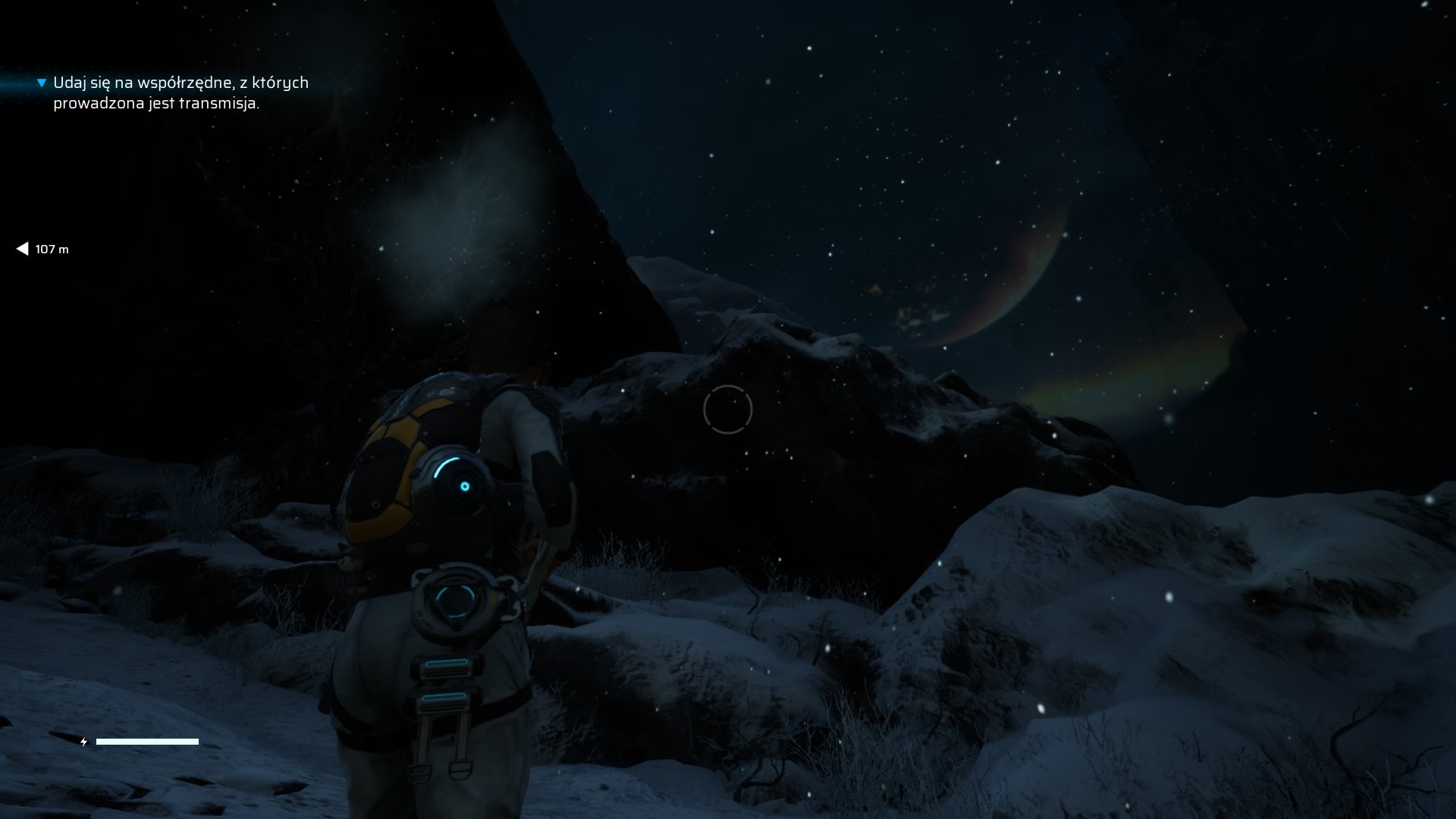Select the transmission coordinates objective tracker
The image size is (1456, 819).
coord(180,93)
